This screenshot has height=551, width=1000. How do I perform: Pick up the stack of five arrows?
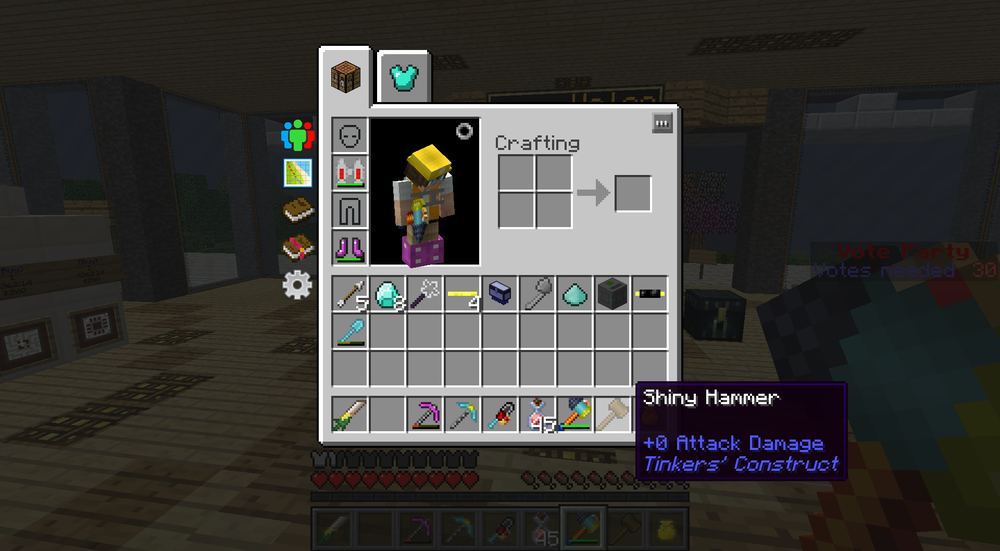(x=351, y=294)
